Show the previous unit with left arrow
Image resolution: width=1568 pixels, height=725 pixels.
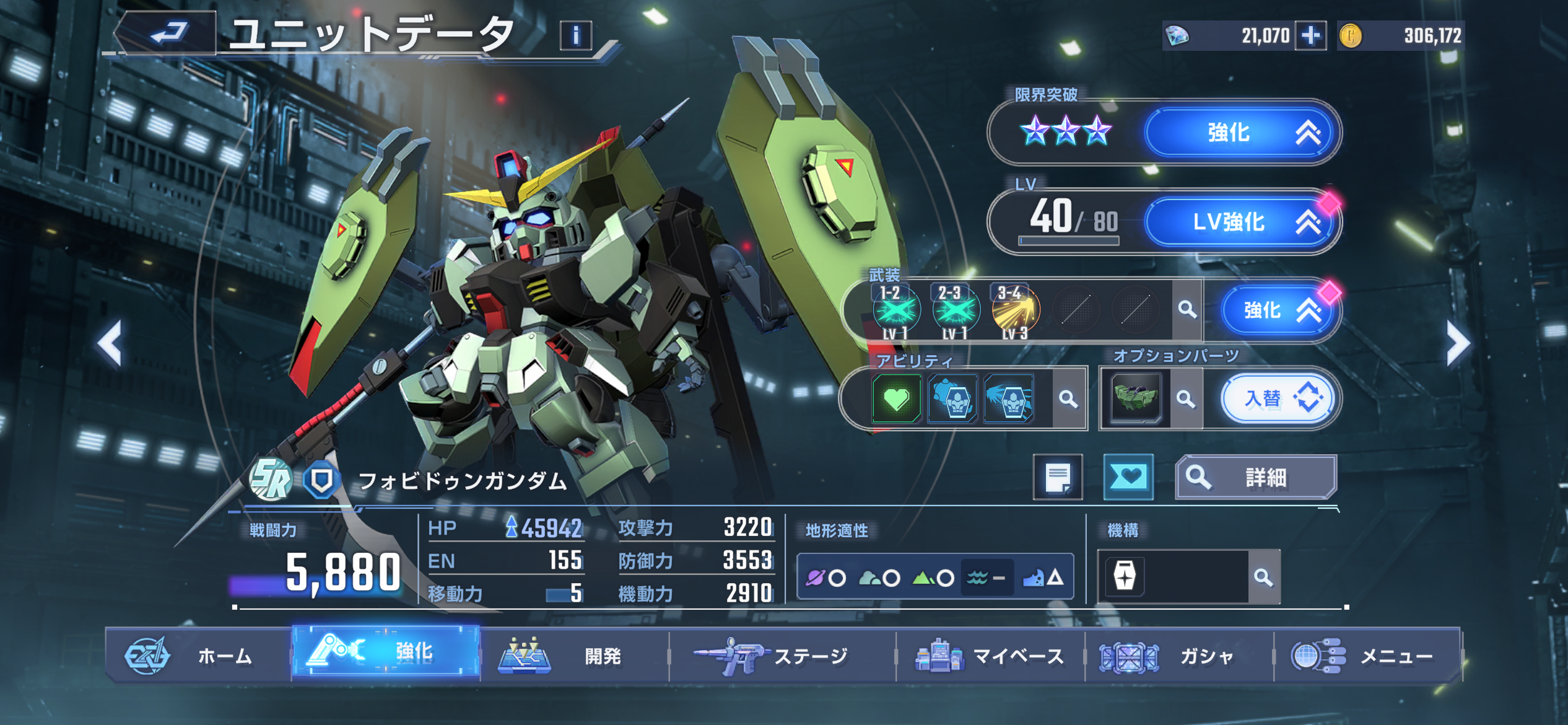(x=110, y=343)
